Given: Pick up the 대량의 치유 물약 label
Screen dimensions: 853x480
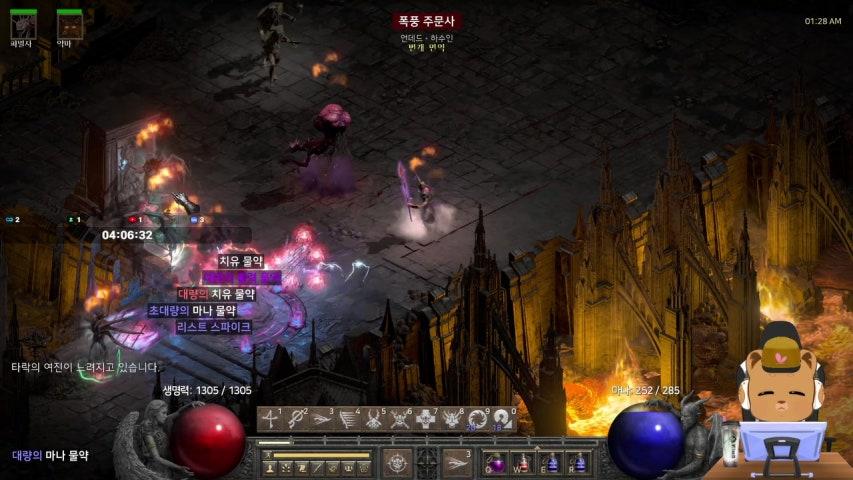Looking at the screenshot, I should (x=217, y=294).
